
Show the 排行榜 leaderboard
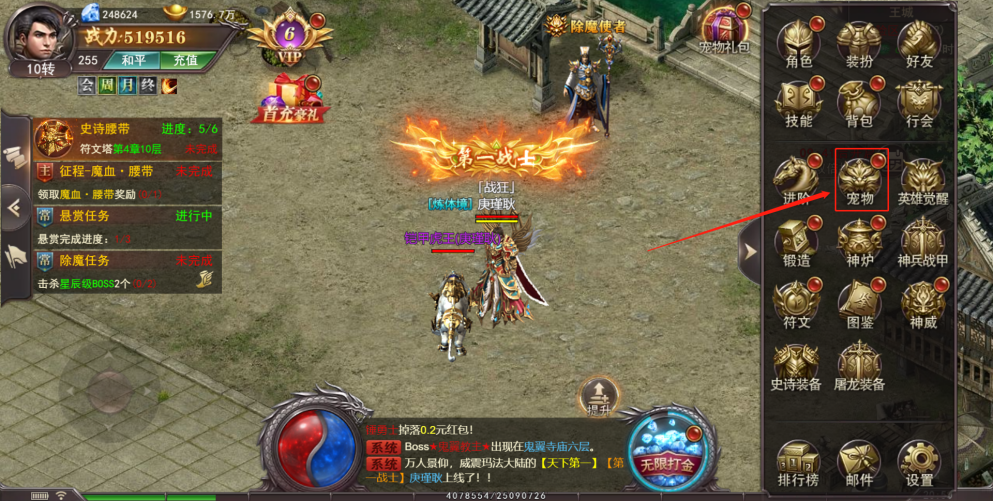pos(798,464)
